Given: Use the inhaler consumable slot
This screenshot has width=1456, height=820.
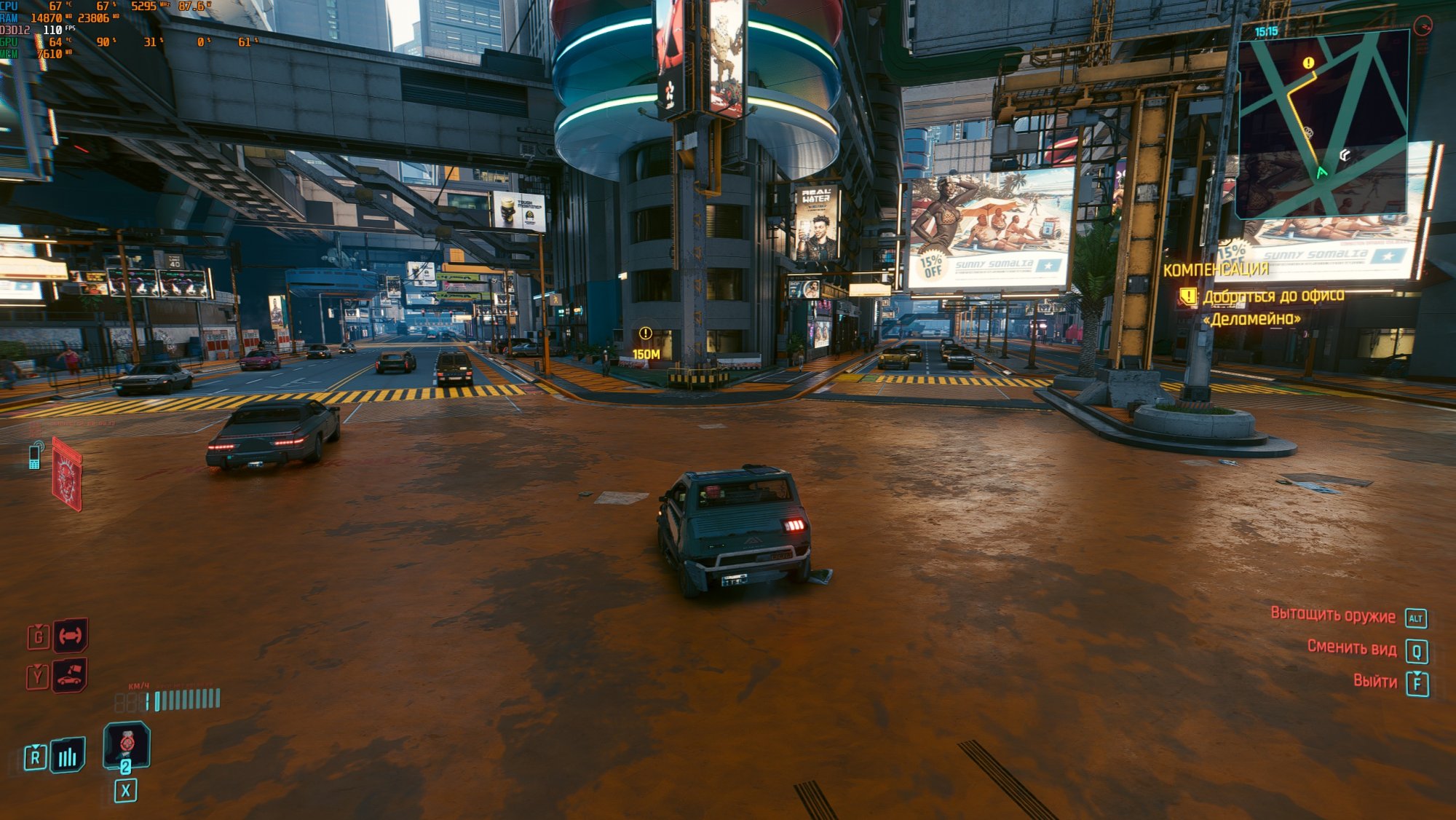Looking at the screenshot, I should point(127,744).
